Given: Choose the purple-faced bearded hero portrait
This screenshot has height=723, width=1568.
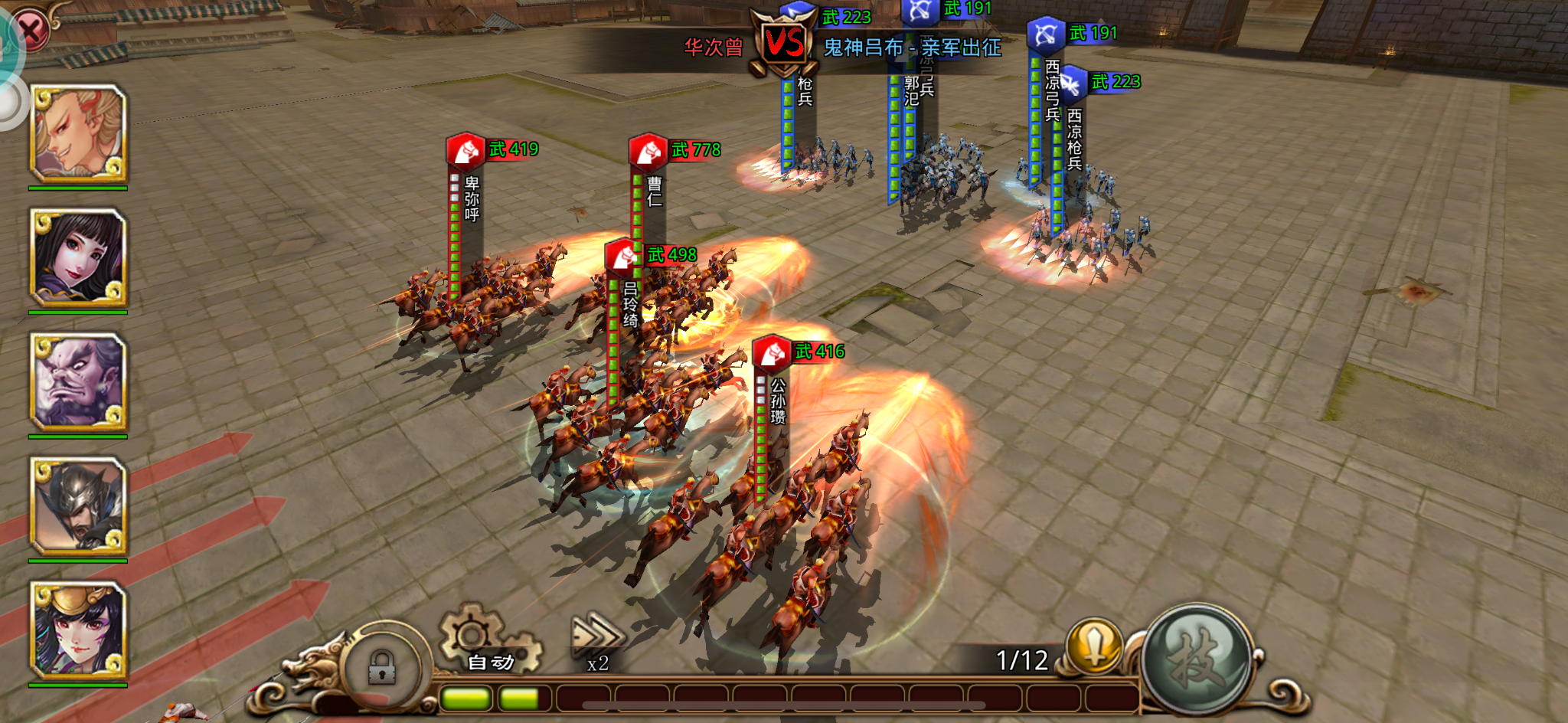Looking at the screenshot, I should click(77, 382).
